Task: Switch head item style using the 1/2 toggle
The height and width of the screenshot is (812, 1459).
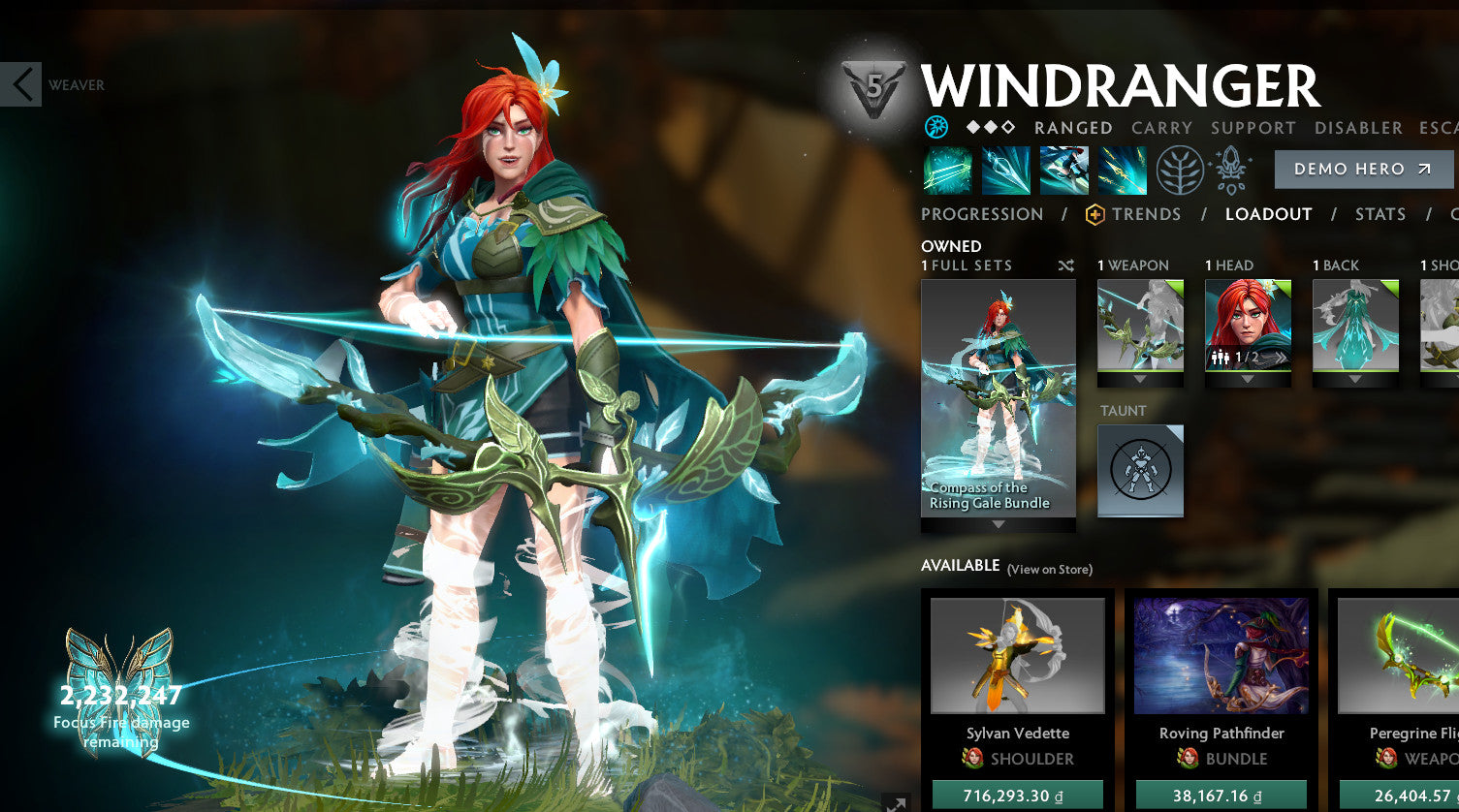Action: (x=1248, y=358)
